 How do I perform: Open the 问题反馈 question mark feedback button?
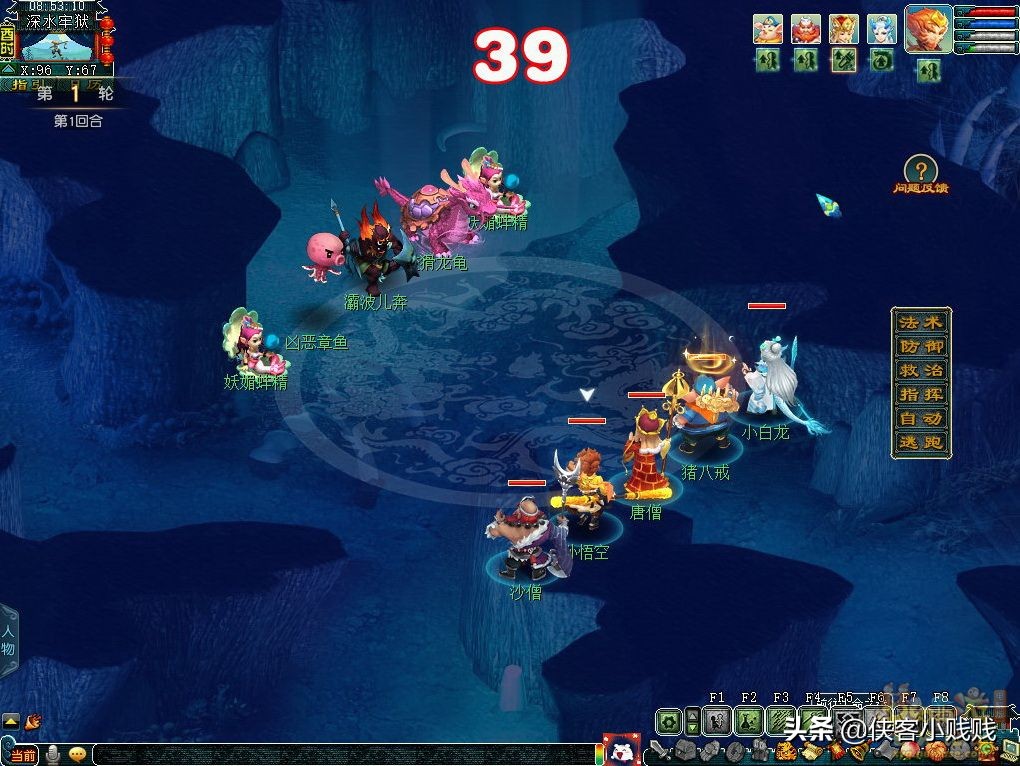(x=920, y=170)
